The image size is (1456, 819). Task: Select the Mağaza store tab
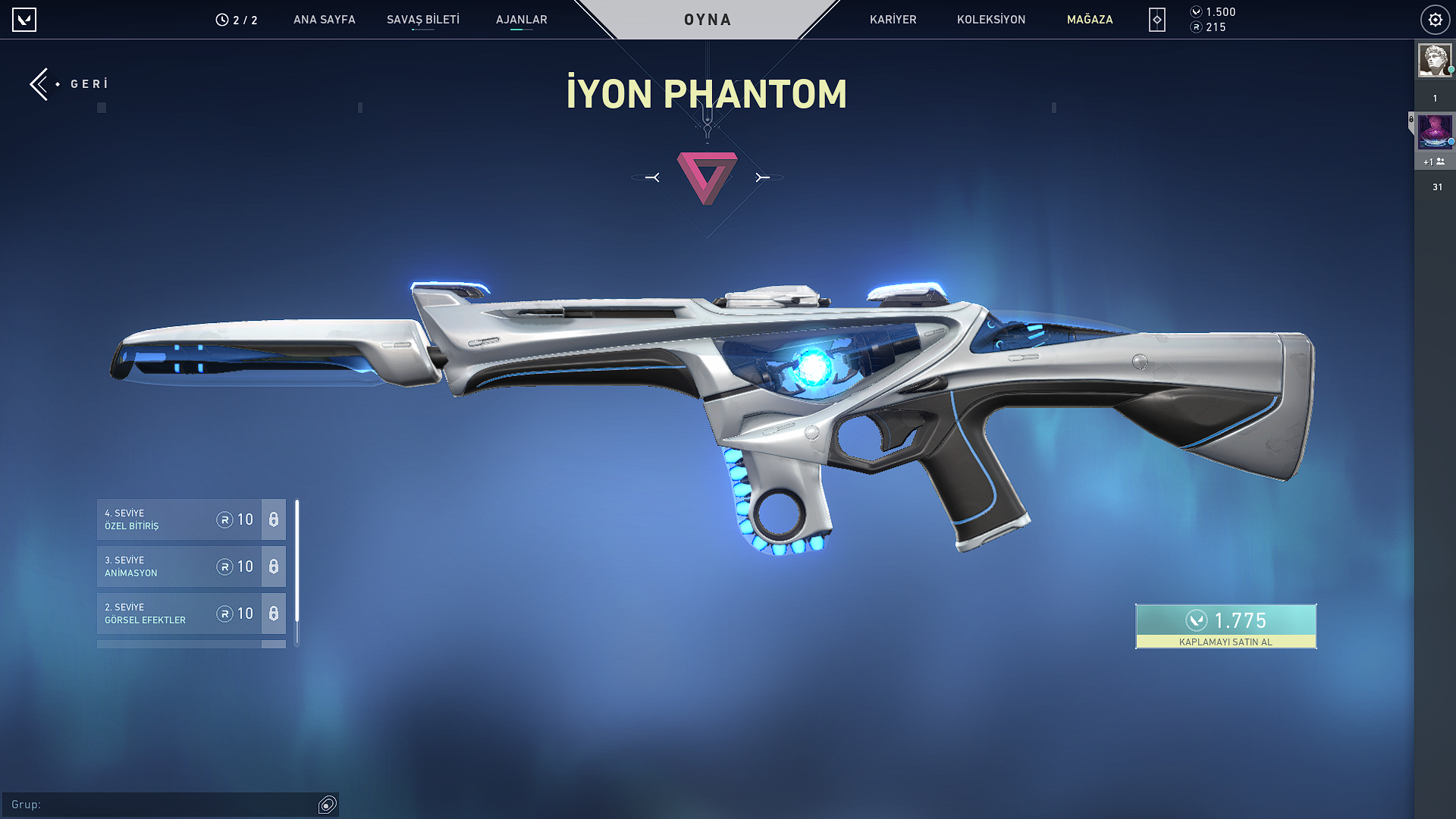click(x=1090, y=20)
